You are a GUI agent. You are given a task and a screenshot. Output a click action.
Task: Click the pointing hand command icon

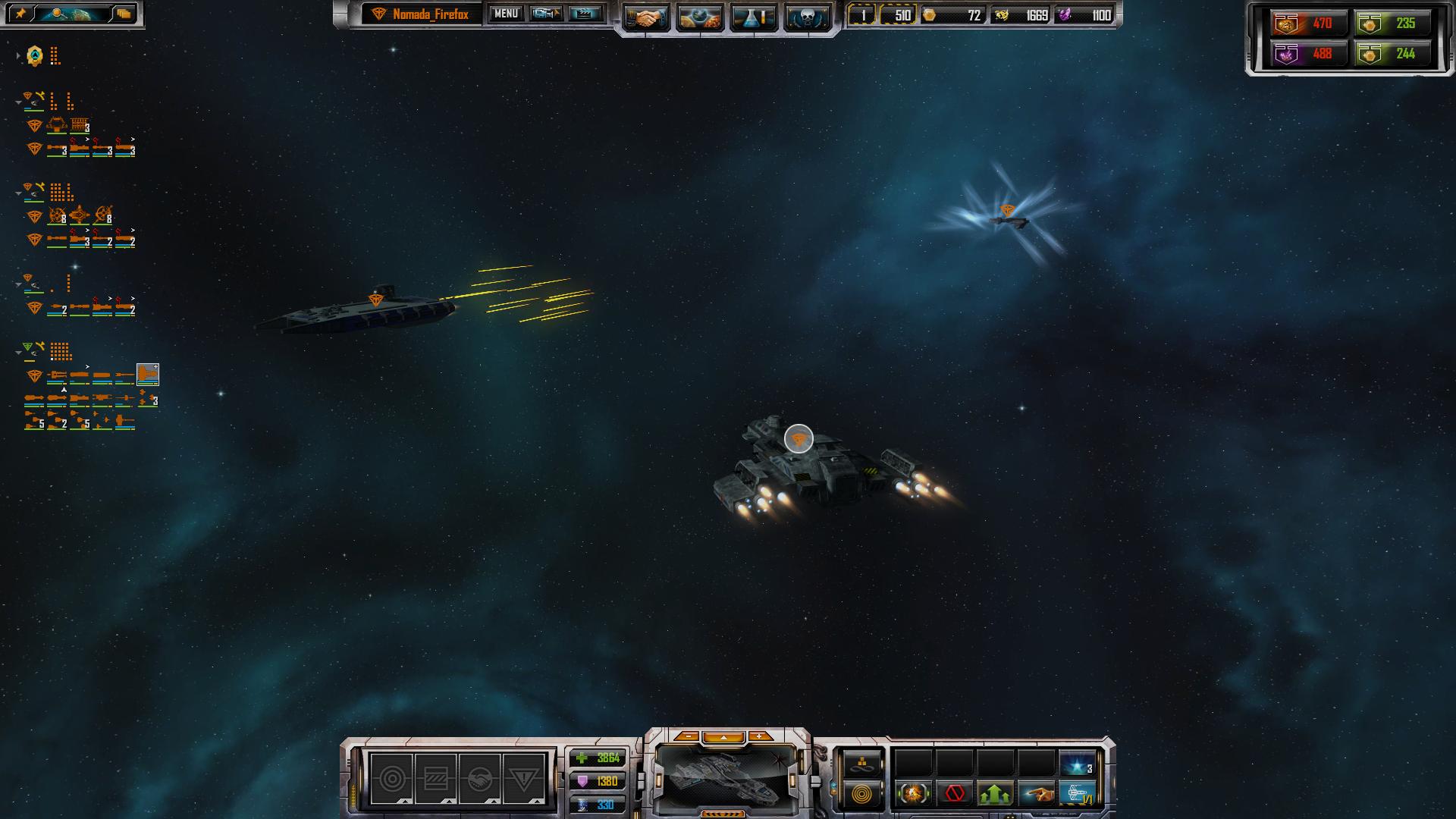tap(1036, 794)
